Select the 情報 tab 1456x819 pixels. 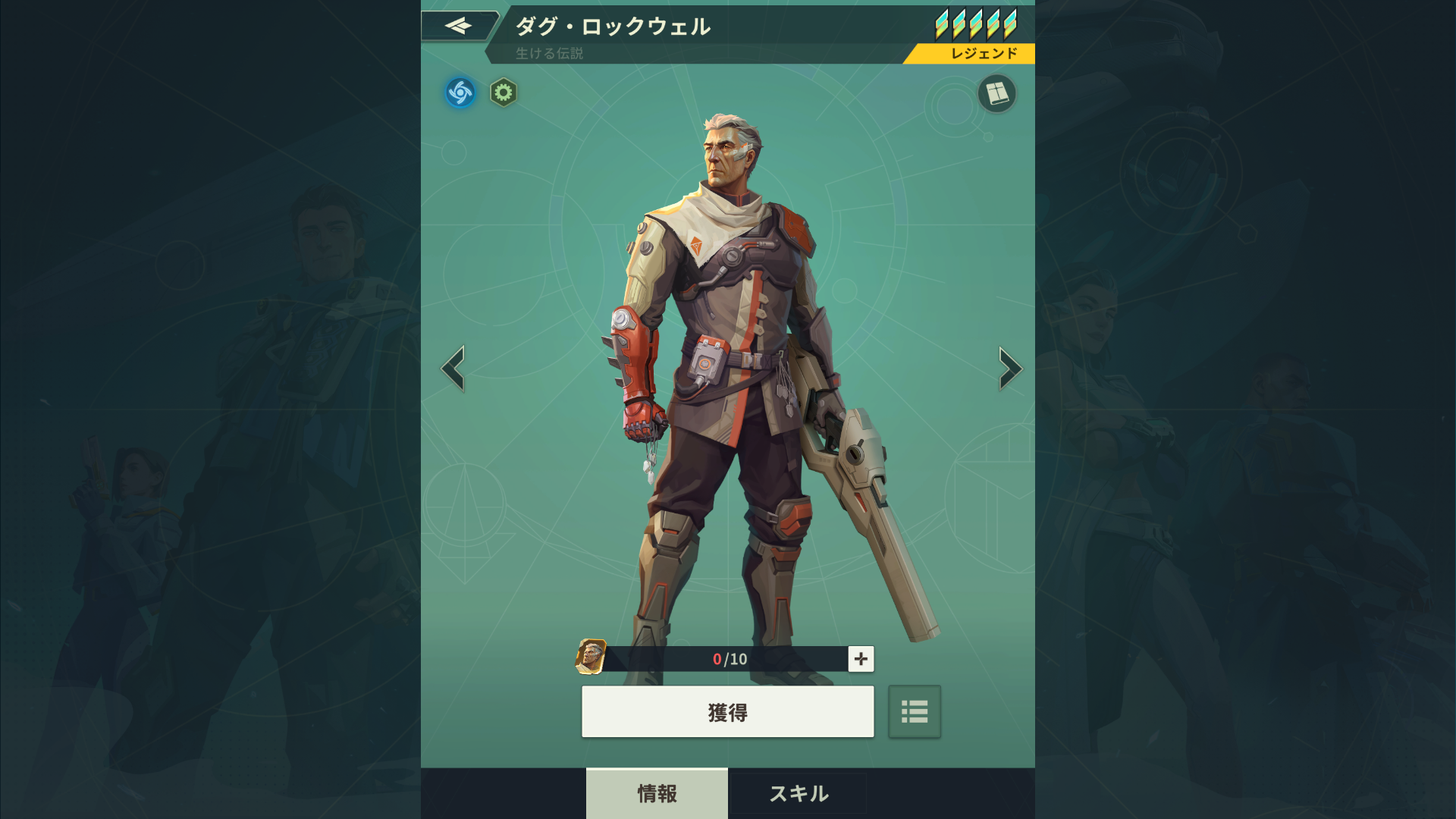tap(657, 793)
